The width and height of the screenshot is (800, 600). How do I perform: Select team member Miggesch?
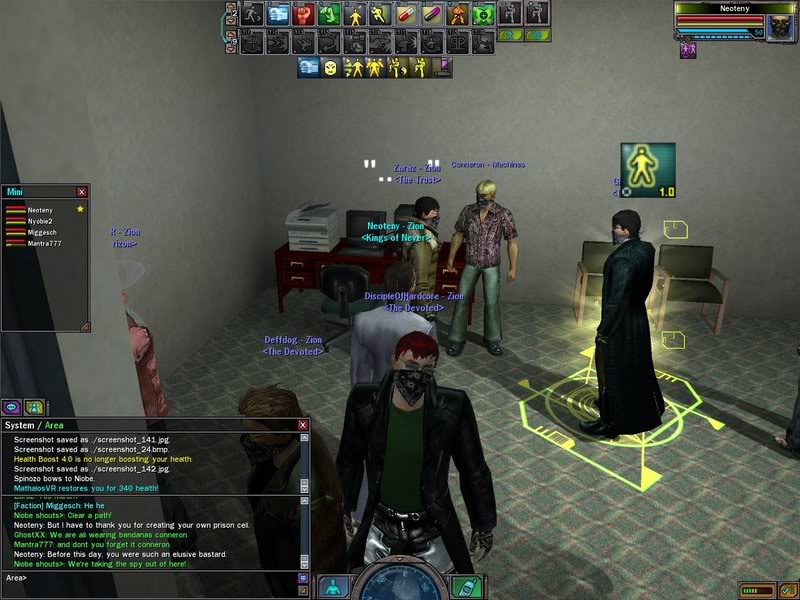click(41, 232)
